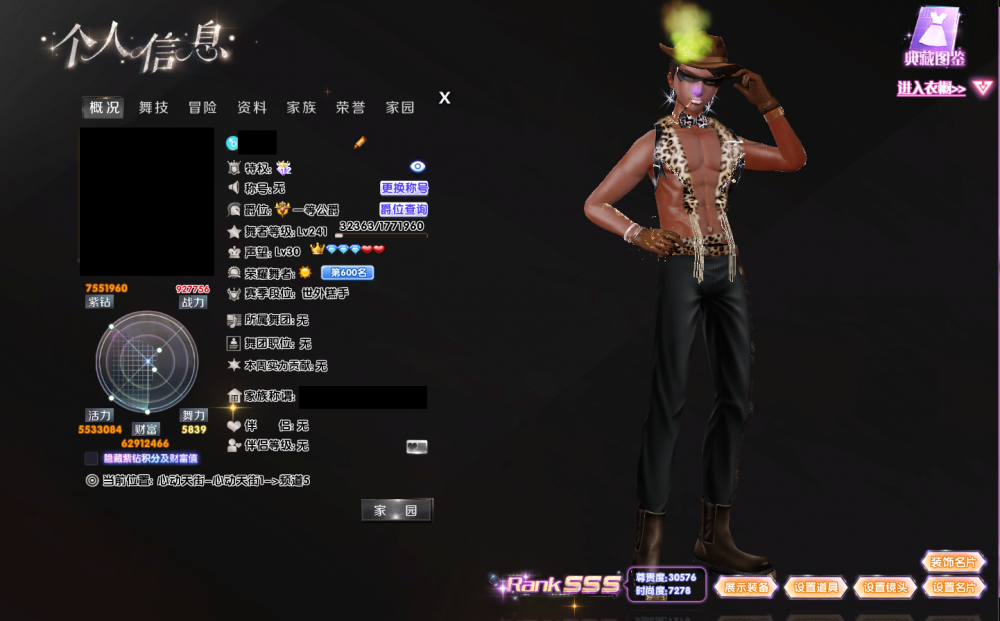Go to the 荣誉 tab
This screenshot has height=621, width=1000.
click(x=350, y=108)
